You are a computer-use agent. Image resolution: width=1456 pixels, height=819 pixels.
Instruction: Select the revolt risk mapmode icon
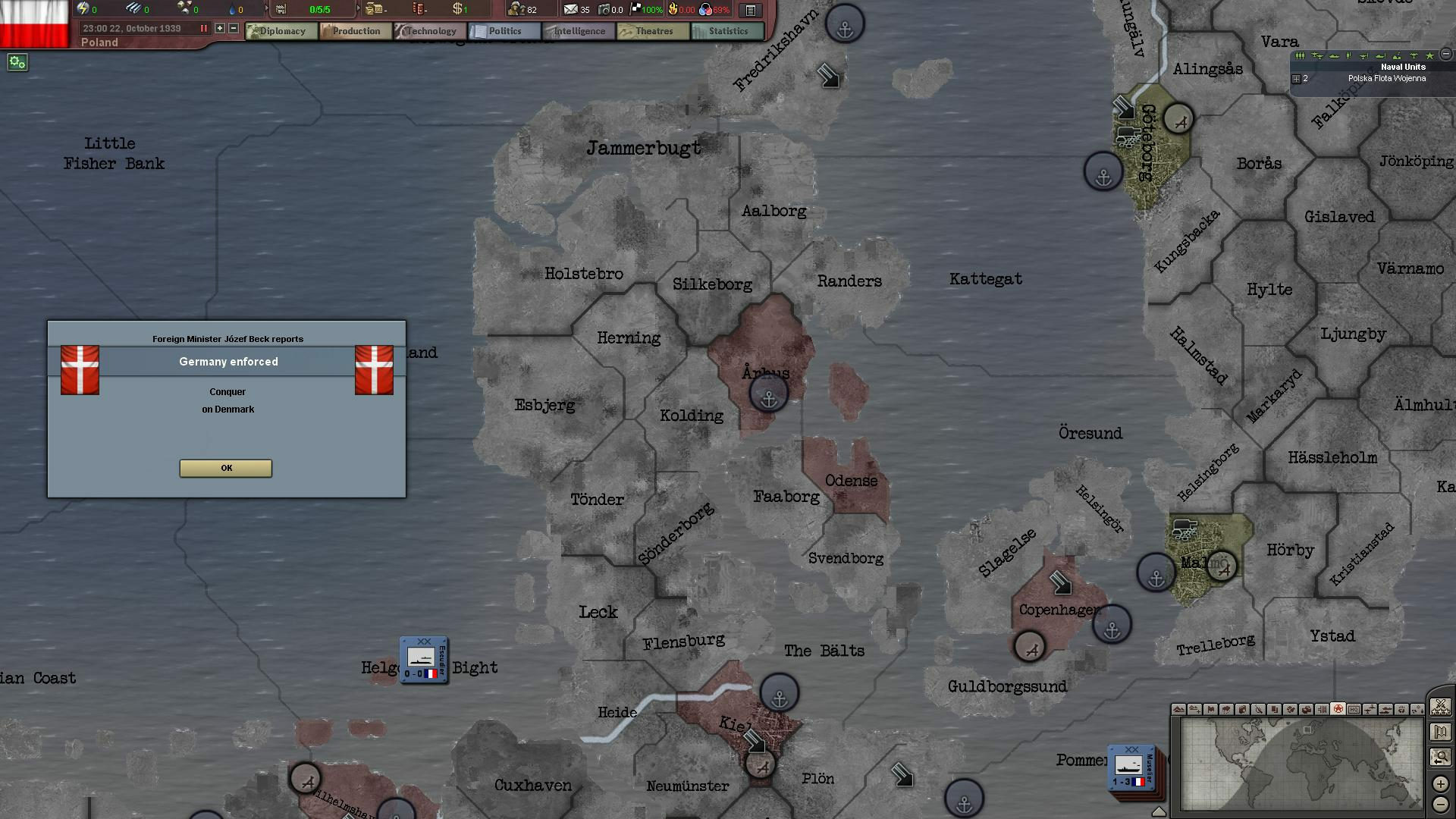[1339, 711]
